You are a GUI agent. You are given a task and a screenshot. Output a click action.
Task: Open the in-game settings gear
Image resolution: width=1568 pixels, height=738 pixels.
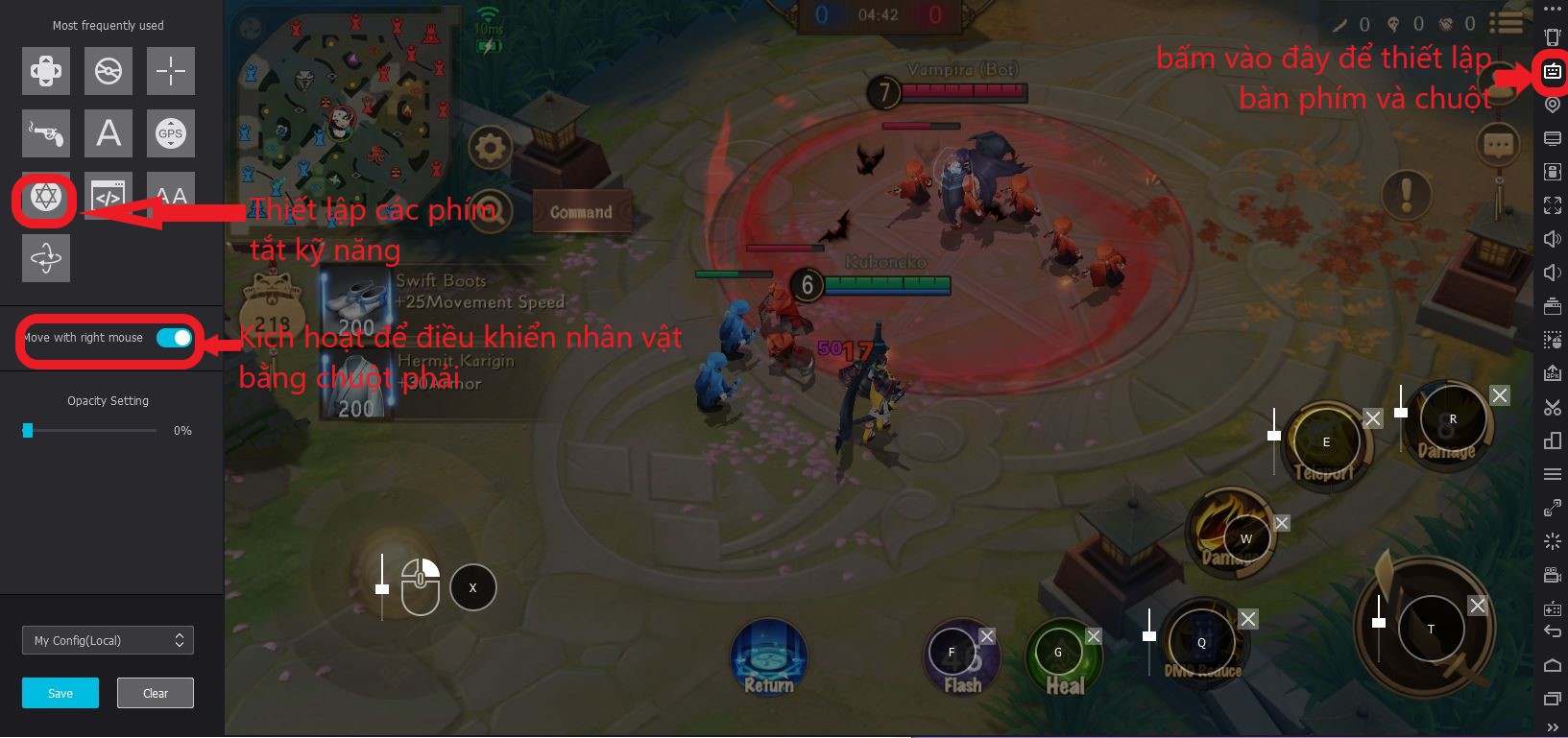pyautogui.click(x=490, y=149)
